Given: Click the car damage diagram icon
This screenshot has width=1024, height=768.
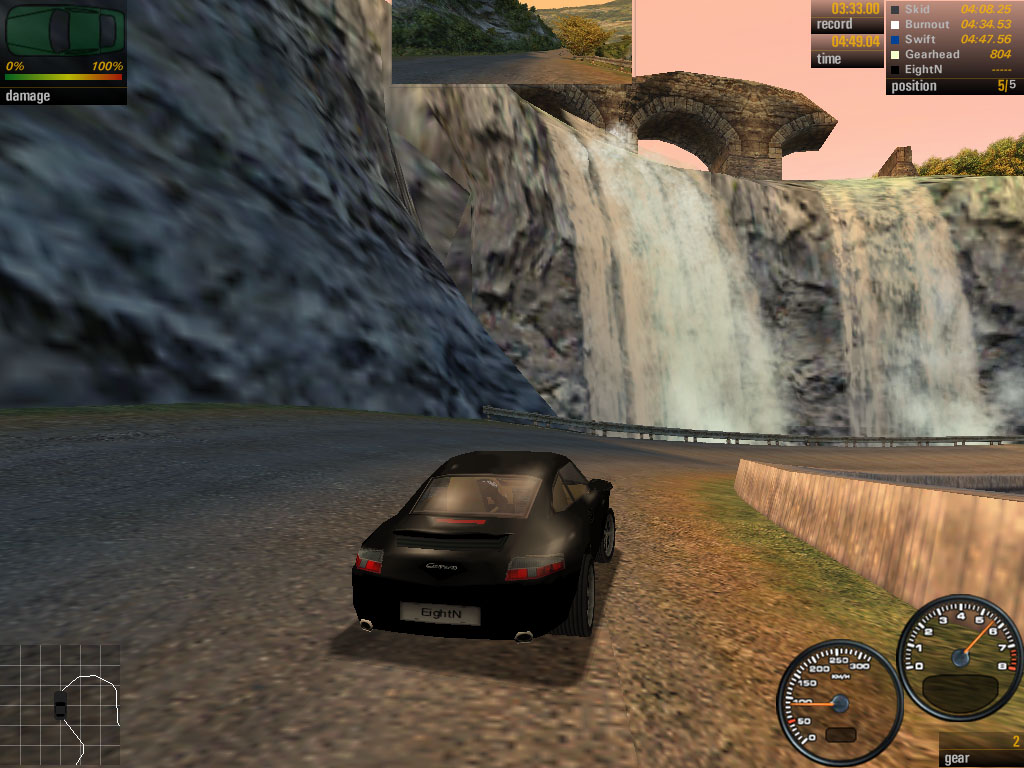Looking at the screenshot, I should pos(64,32).
